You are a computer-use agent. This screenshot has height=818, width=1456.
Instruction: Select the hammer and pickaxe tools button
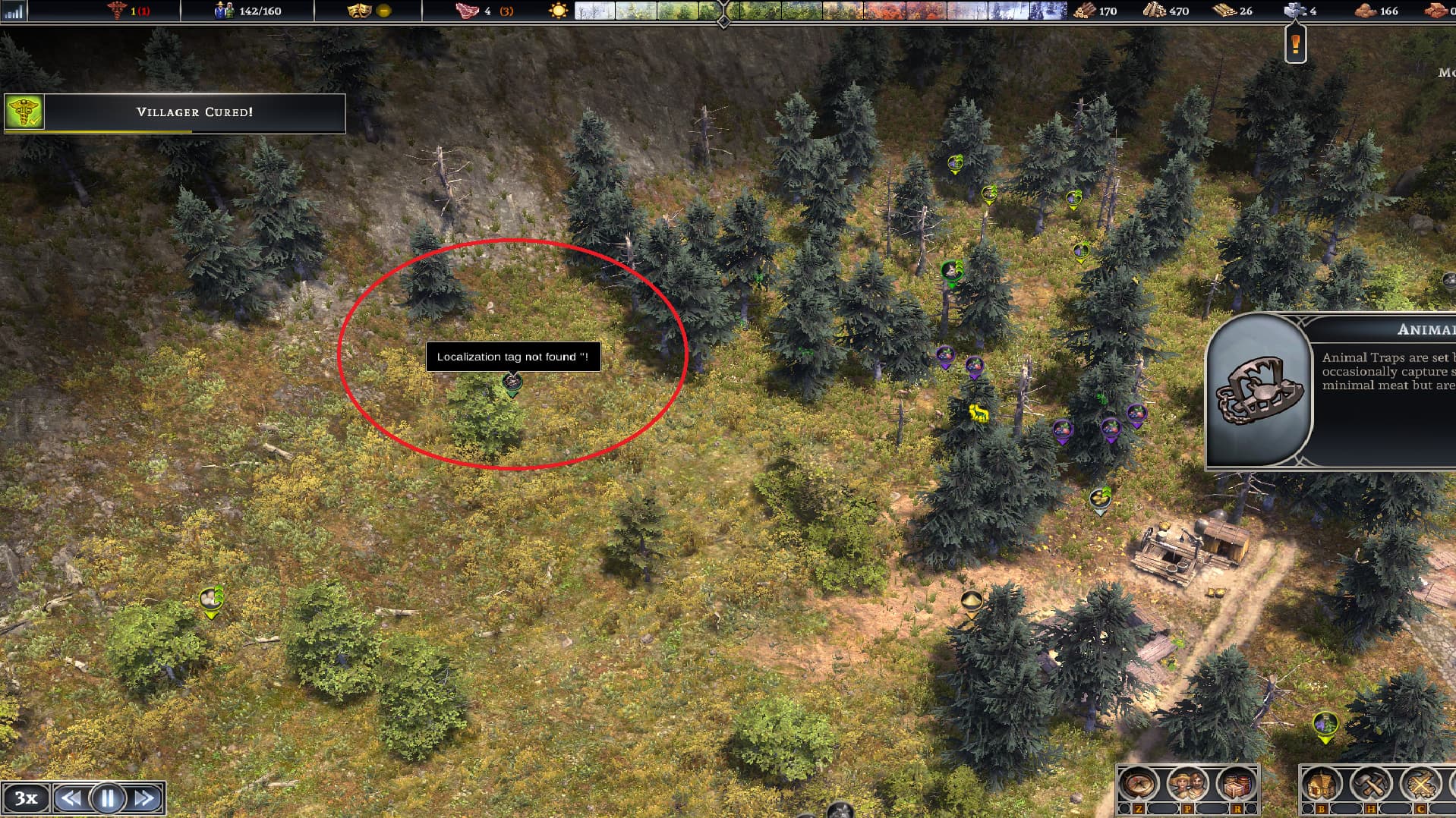[1371, 784]
